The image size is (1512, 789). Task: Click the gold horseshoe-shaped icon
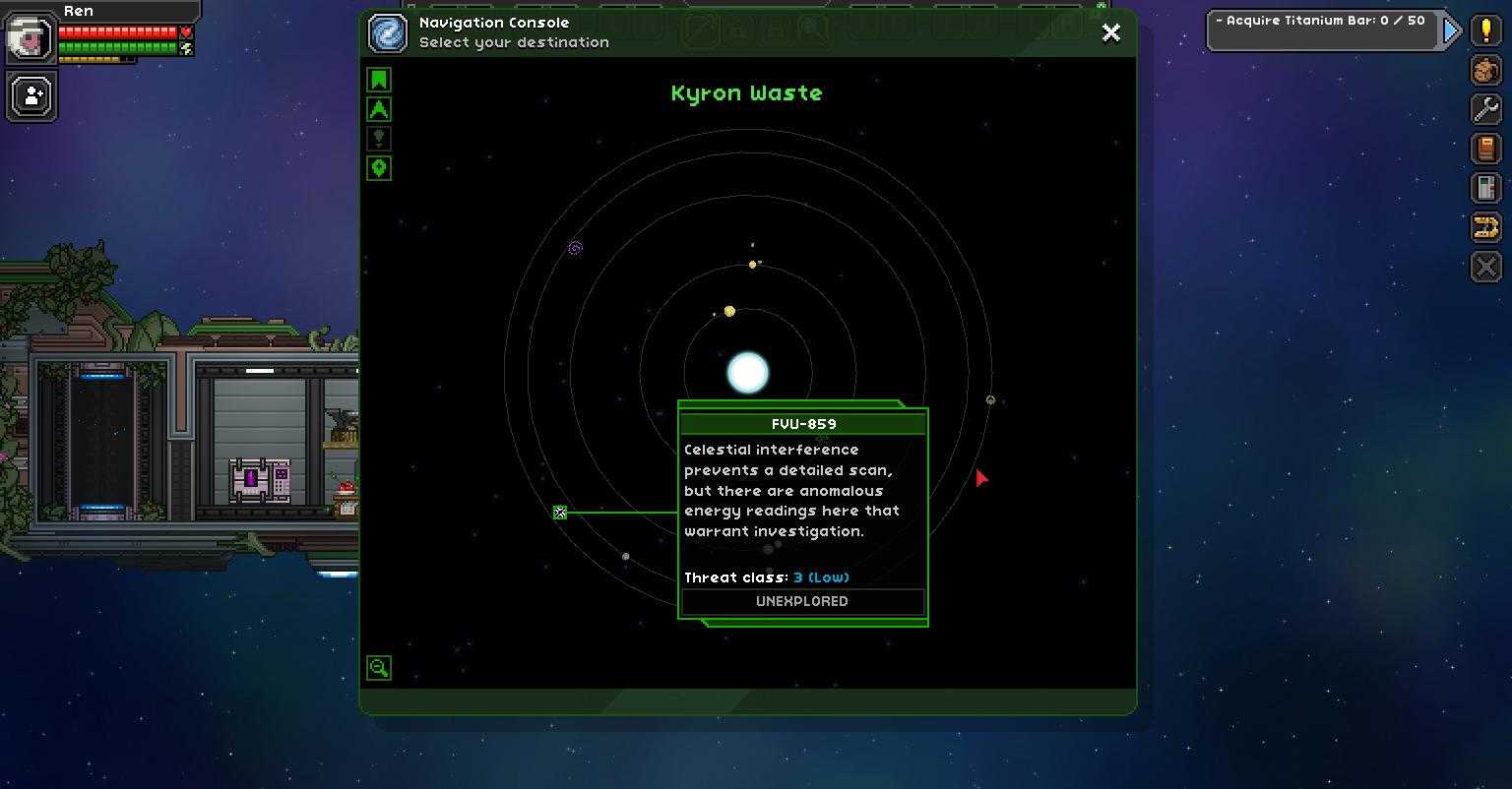tap(1486, 227)
